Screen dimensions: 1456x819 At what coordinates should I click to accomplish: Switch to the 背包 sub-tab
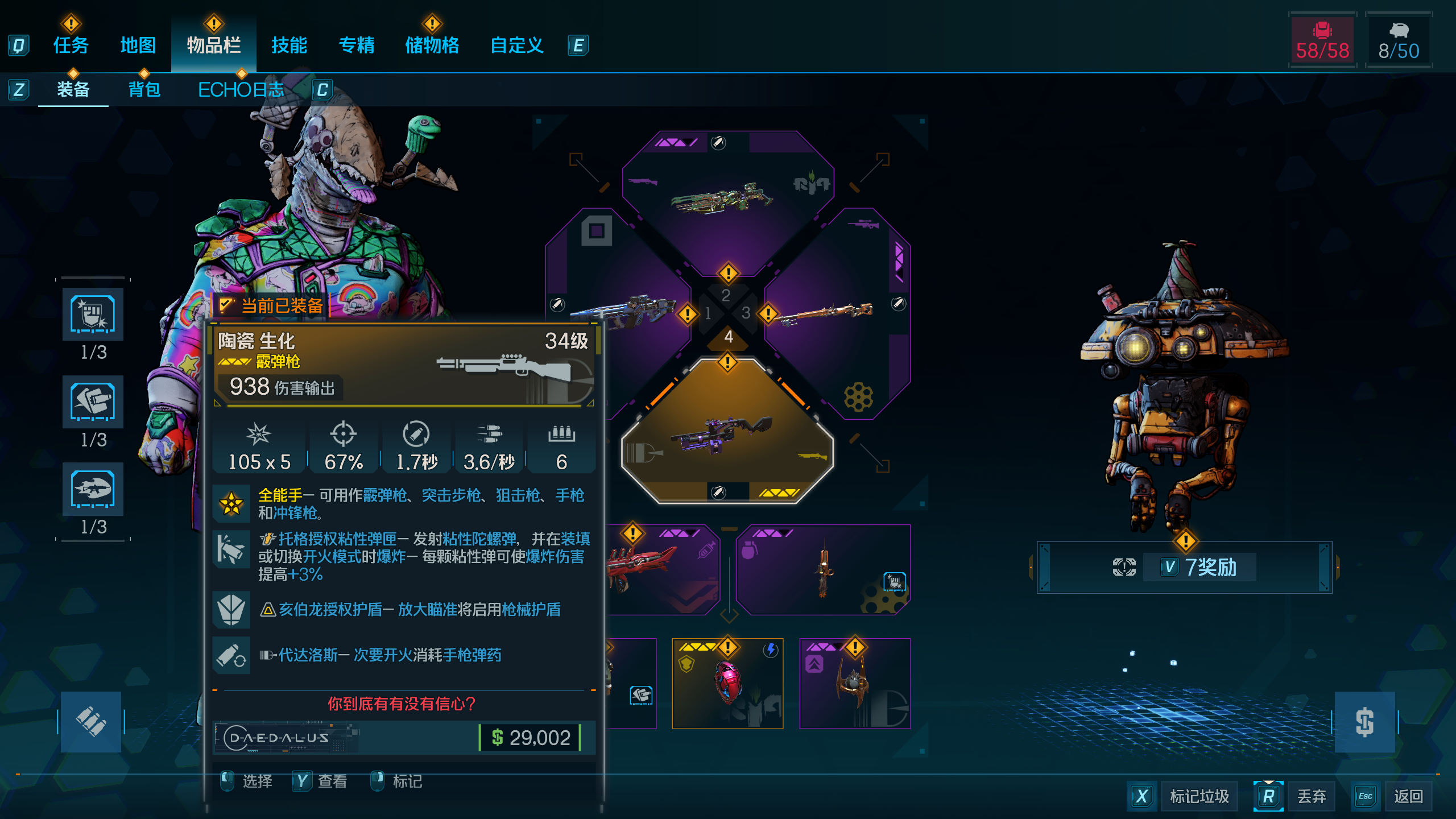pyautogui.click(x=144, y=90)
